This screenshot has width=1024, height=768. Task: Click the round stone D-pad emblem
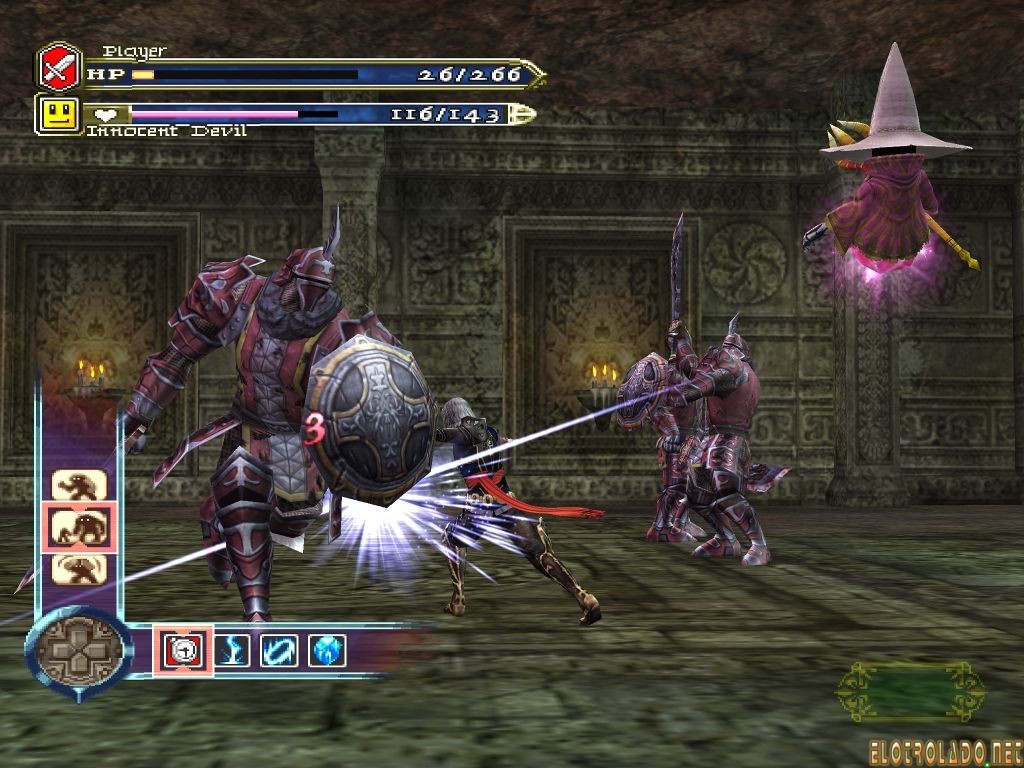(78, 652)
